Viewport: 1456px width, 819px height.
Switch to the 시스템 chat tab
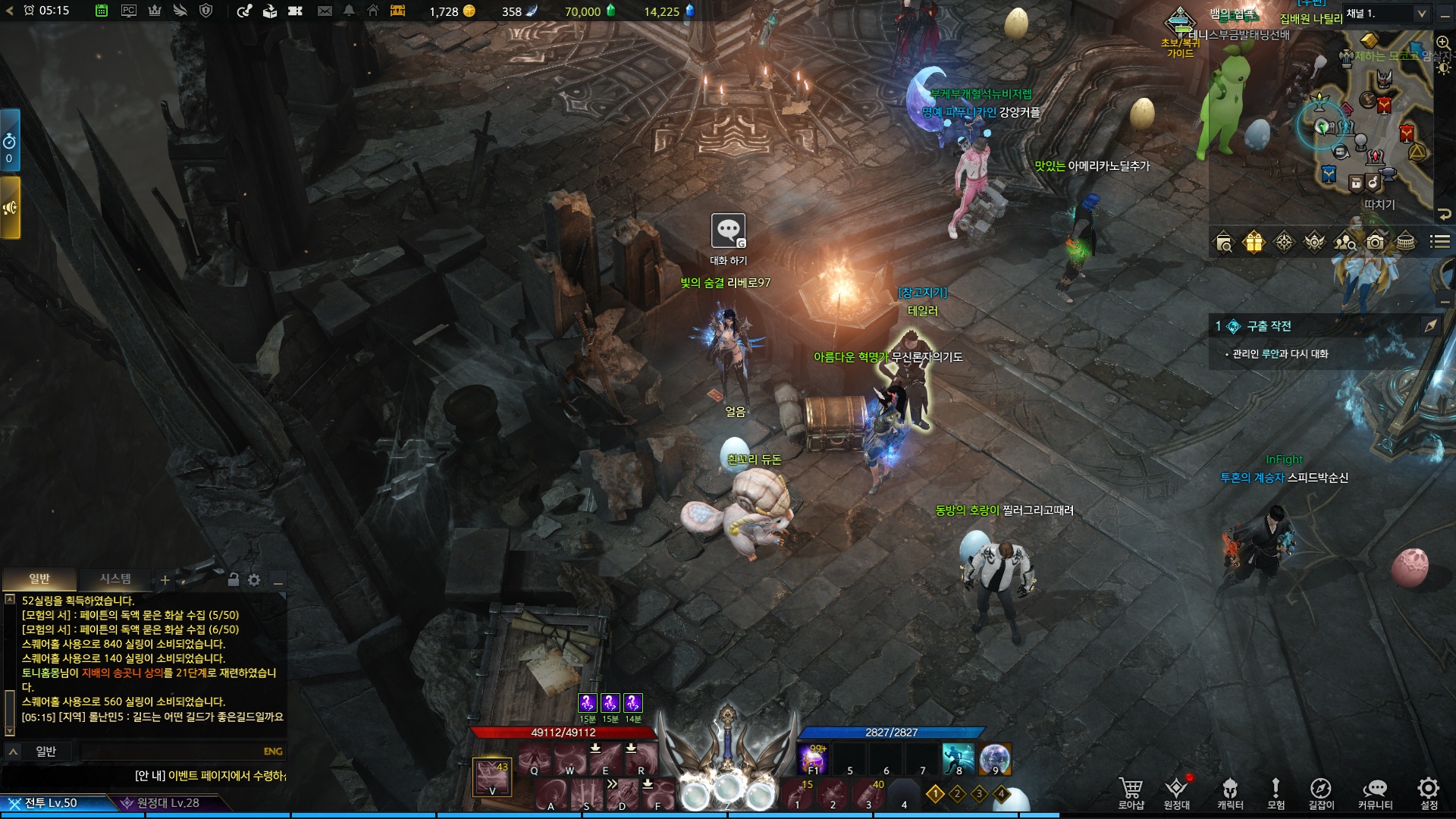pyautogui.click(x=115, y=579)
